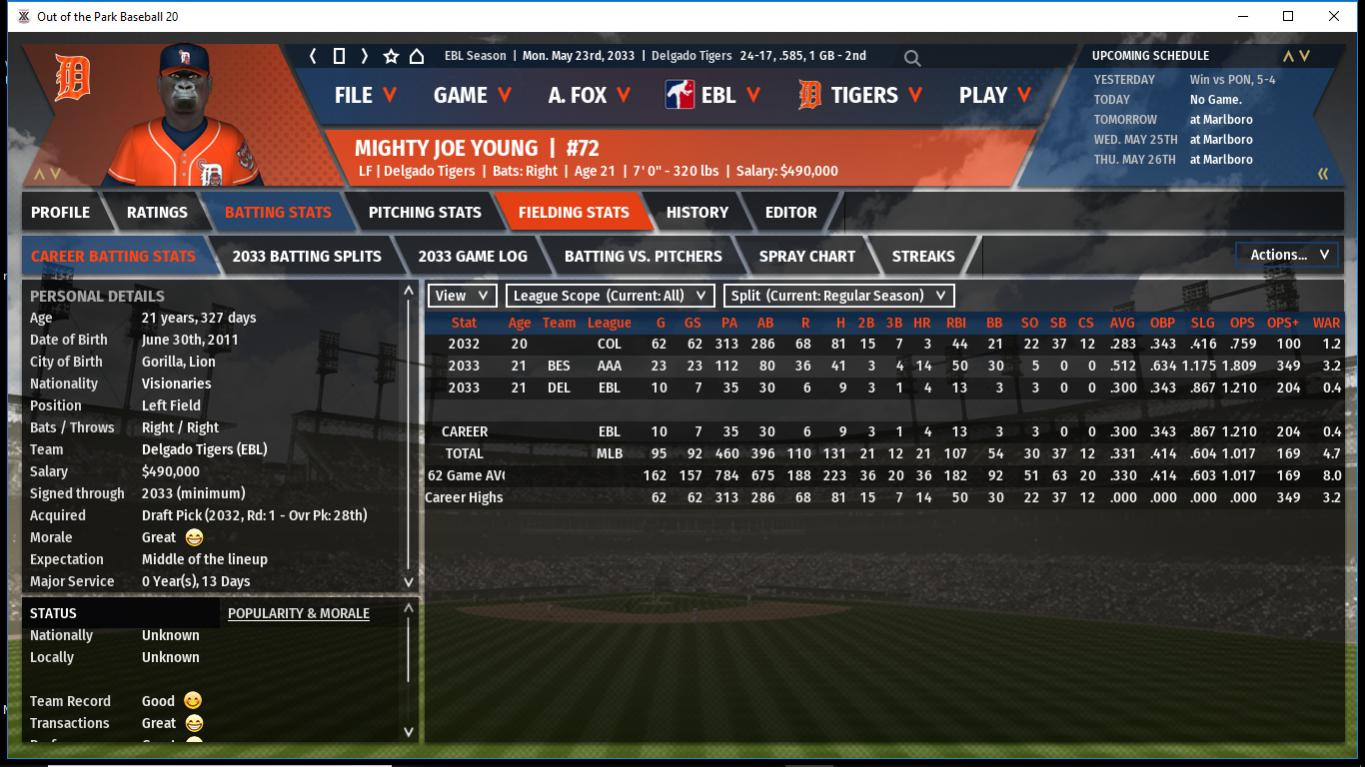Open the A. FOX manager menu
The height and width of the screenshot is (767, 1365).
point(589,95)
